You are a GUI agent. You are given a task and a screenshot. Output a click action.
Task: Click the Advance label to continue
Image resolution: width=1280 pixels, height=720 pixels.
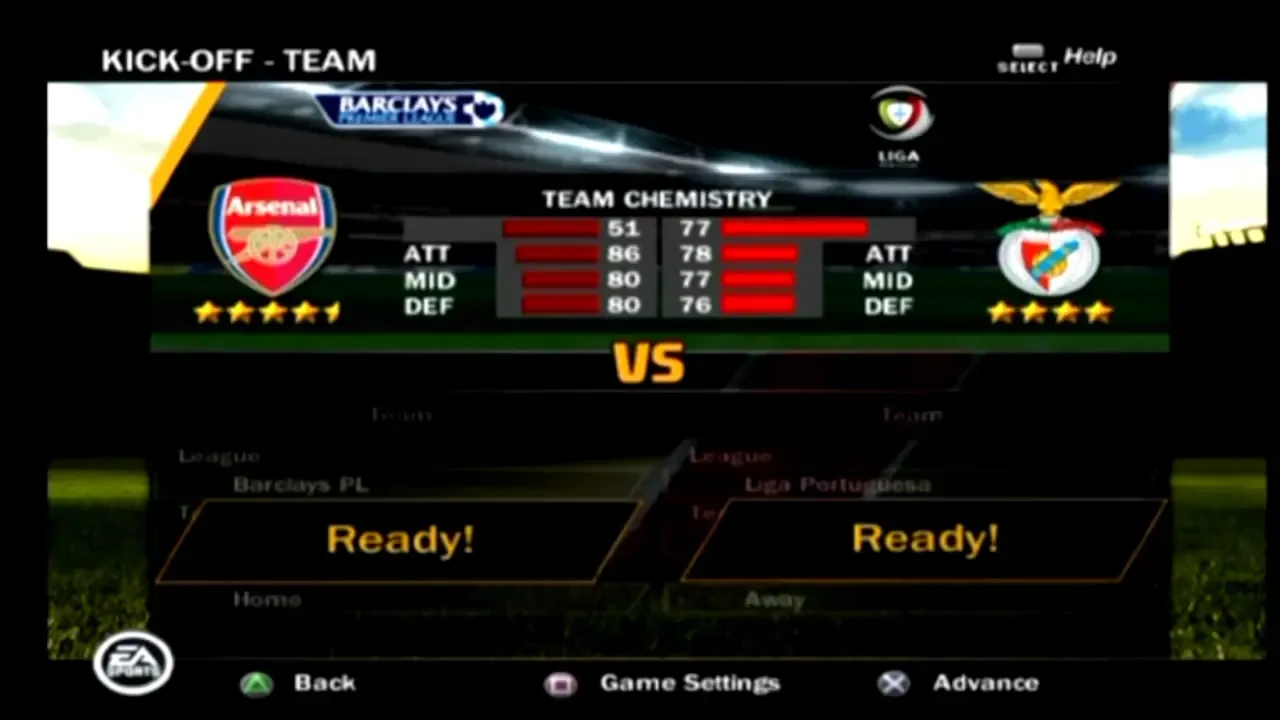pos(986,683)
